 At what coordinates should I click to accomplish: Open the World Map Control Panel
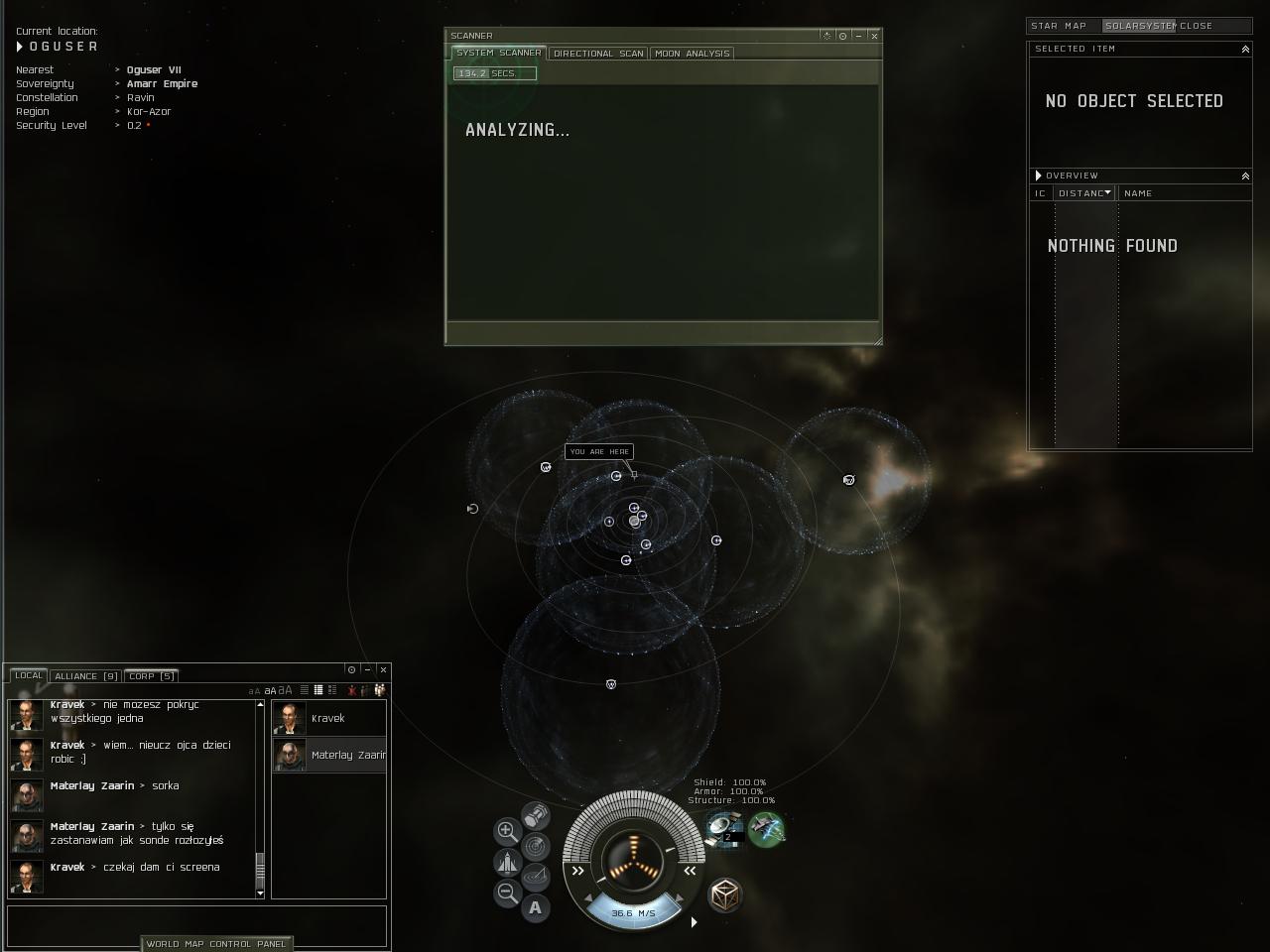[216, 944]
